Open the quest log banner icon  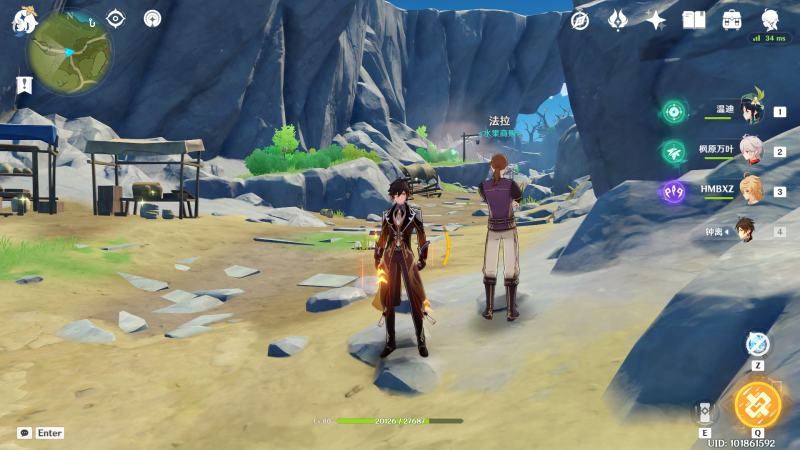tap(20, 87)
